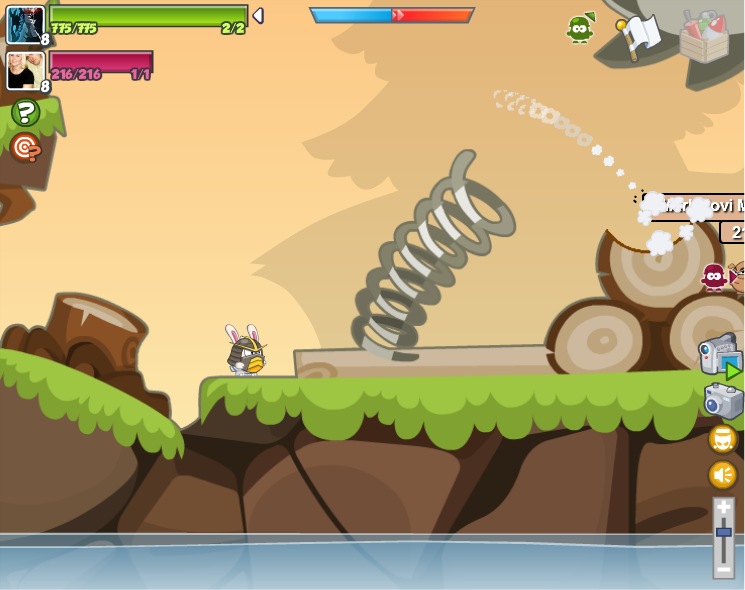Toggle sound with the speaker button
Image resolution: width=745 pixels, height=590 pixels.
pyautogui.click(x=723, y=474)
